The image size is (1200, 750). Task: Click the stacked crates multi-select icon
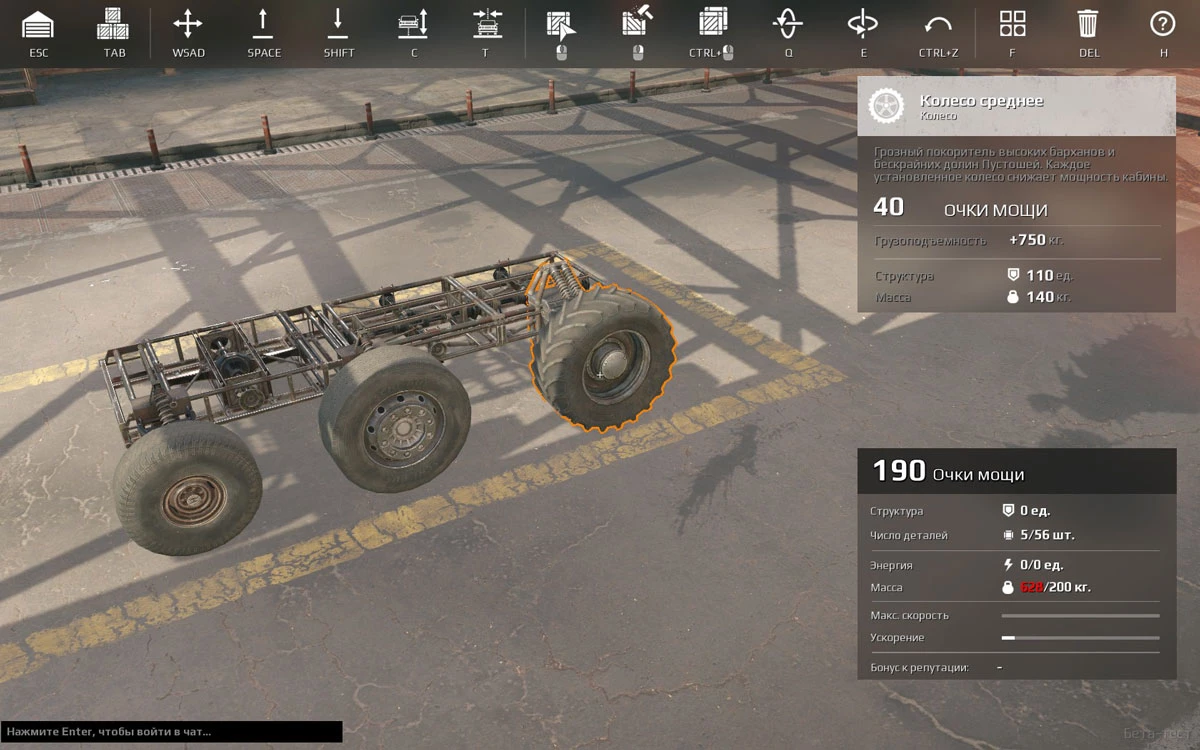pos(712,24)
